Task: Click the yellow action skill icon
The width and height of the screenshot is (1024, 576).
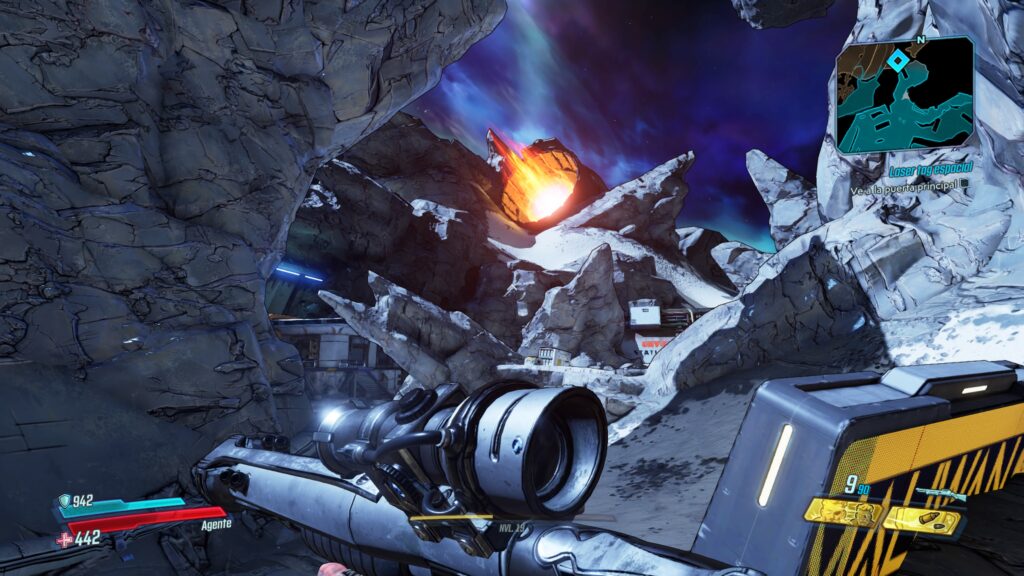Action: [x=845, y=513]
